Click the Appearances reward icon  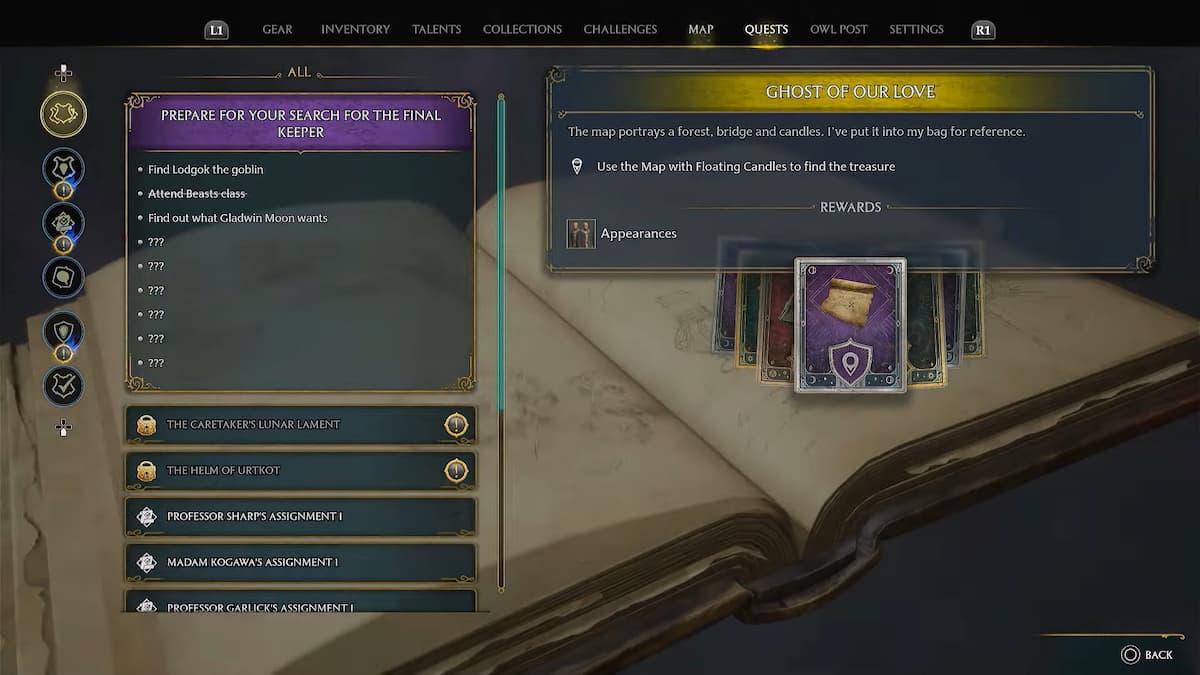[x=581, y=234]
